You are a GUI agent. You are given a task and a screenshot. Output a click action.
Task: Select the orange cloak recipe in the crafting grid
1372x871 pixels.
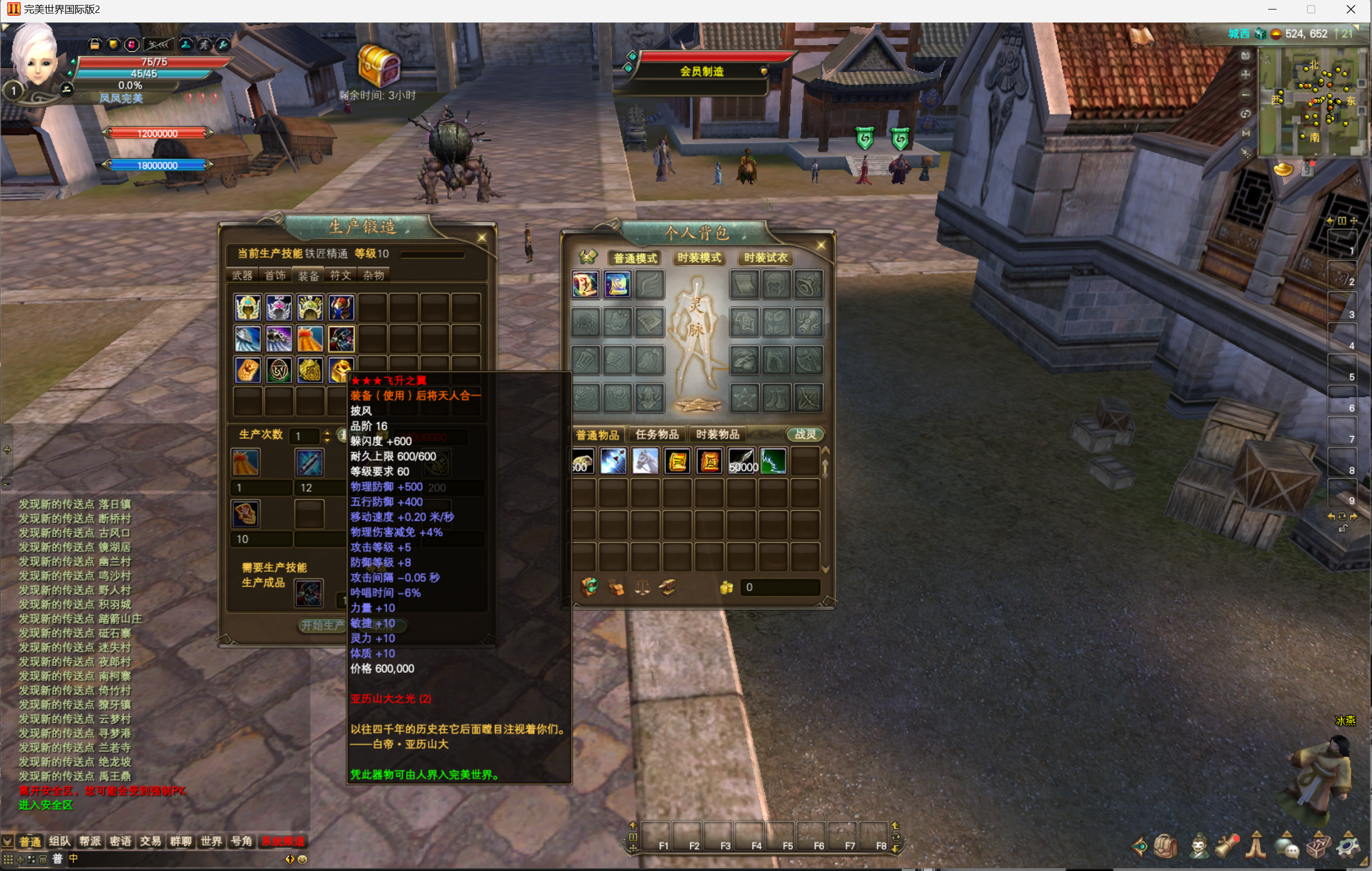pyautogui.click(x=309, y=339)
